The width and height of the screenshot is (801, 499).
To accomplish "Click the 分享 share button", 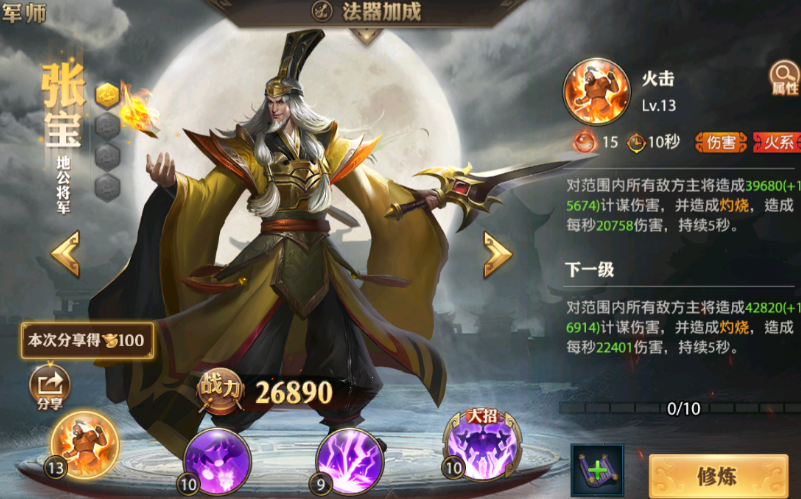I will (x=50, y=387).
